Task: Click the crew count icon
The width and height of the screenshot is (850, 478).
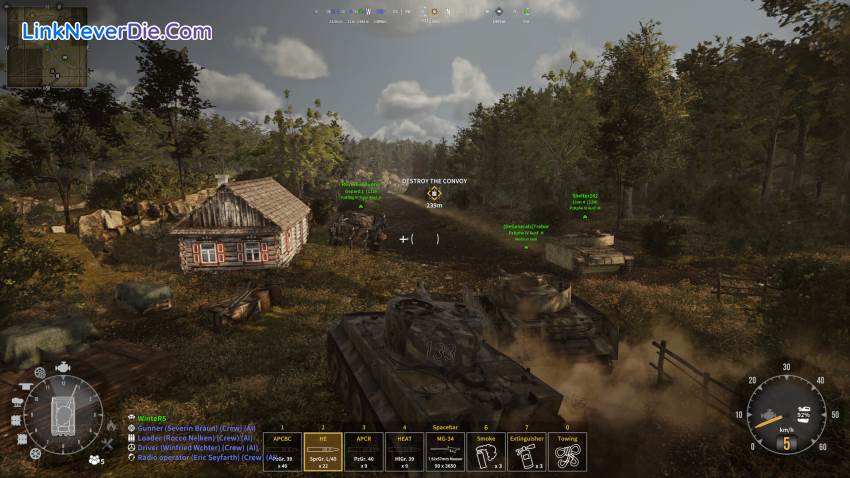Action: [96, 460]
